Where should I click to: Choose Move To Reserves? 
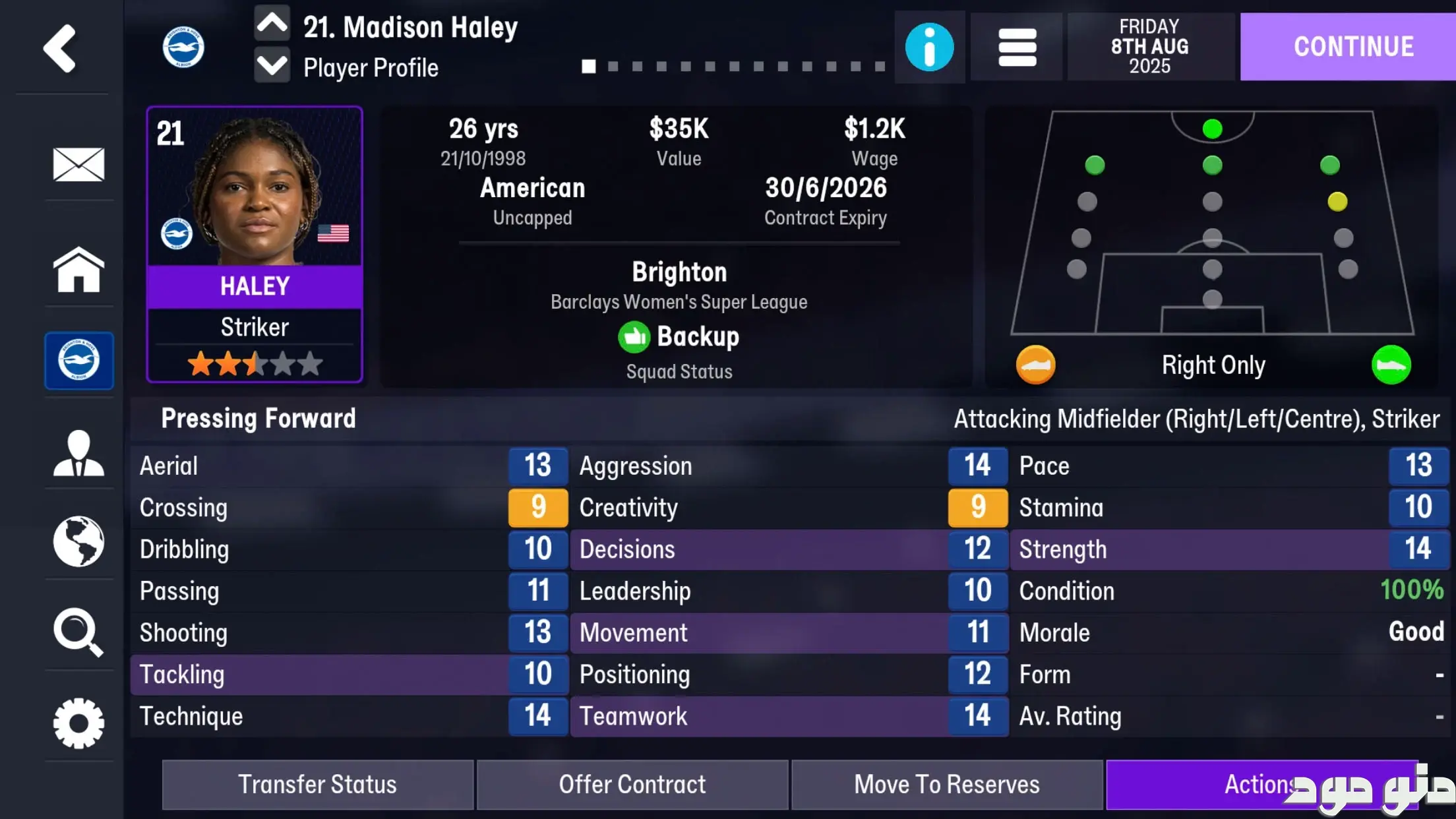[946, 785]
